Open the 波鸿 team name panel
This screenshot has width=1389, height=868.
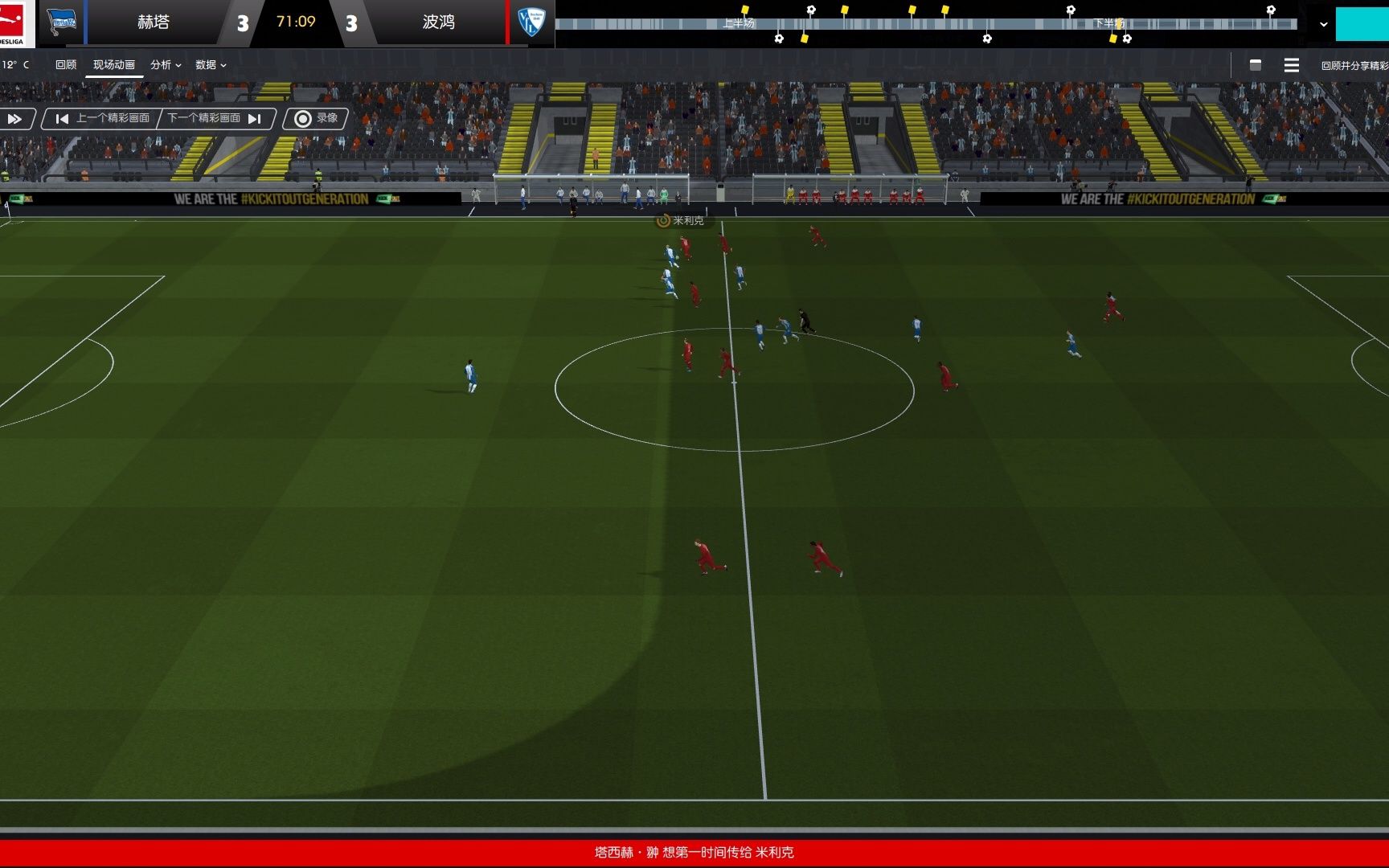click(438, 23)
